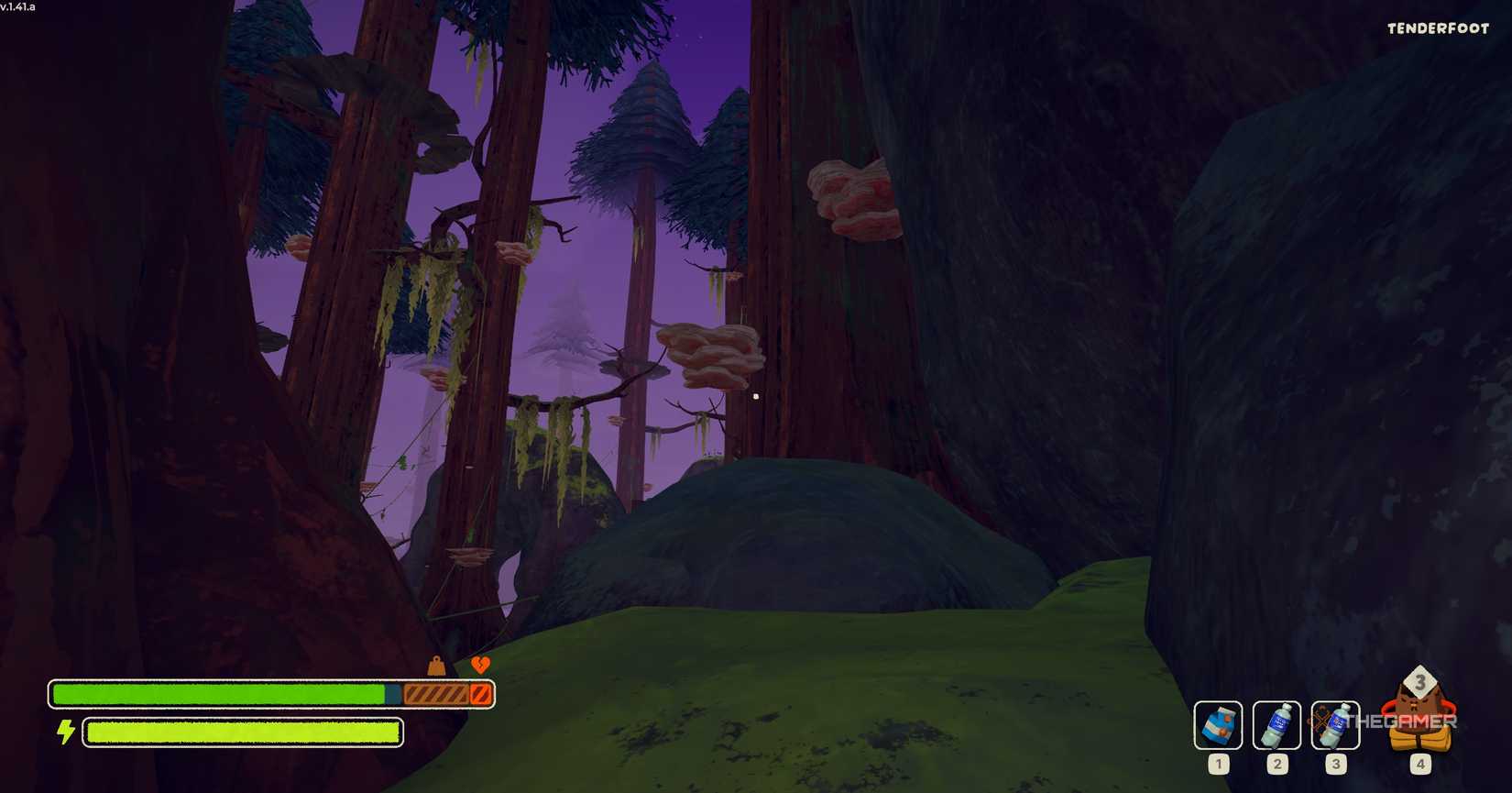
Task: Click the orange weight icon above the health bar
Action: tap(435, 666)
